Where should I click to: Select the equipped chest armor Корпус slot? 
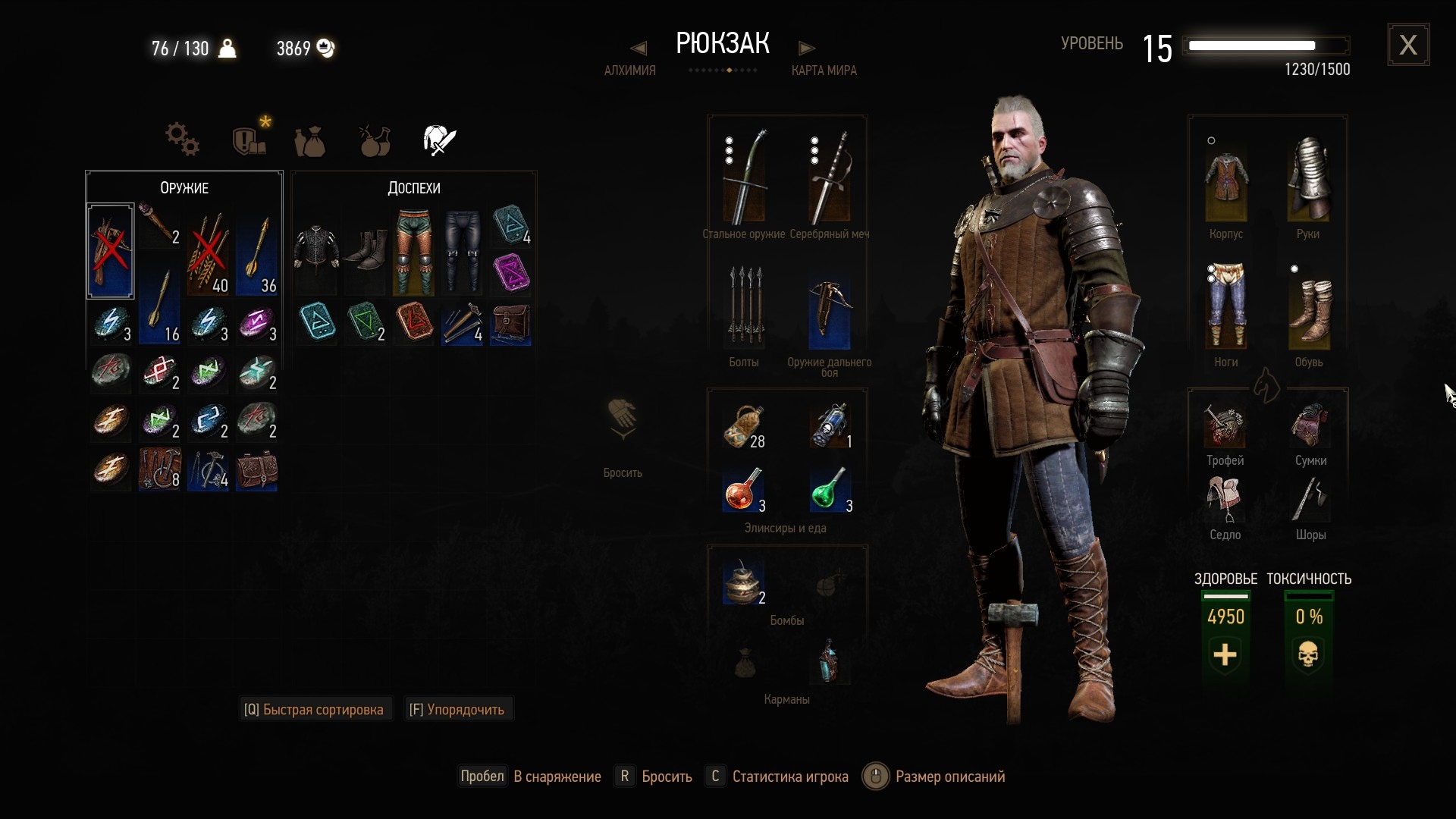point(1225,184)
